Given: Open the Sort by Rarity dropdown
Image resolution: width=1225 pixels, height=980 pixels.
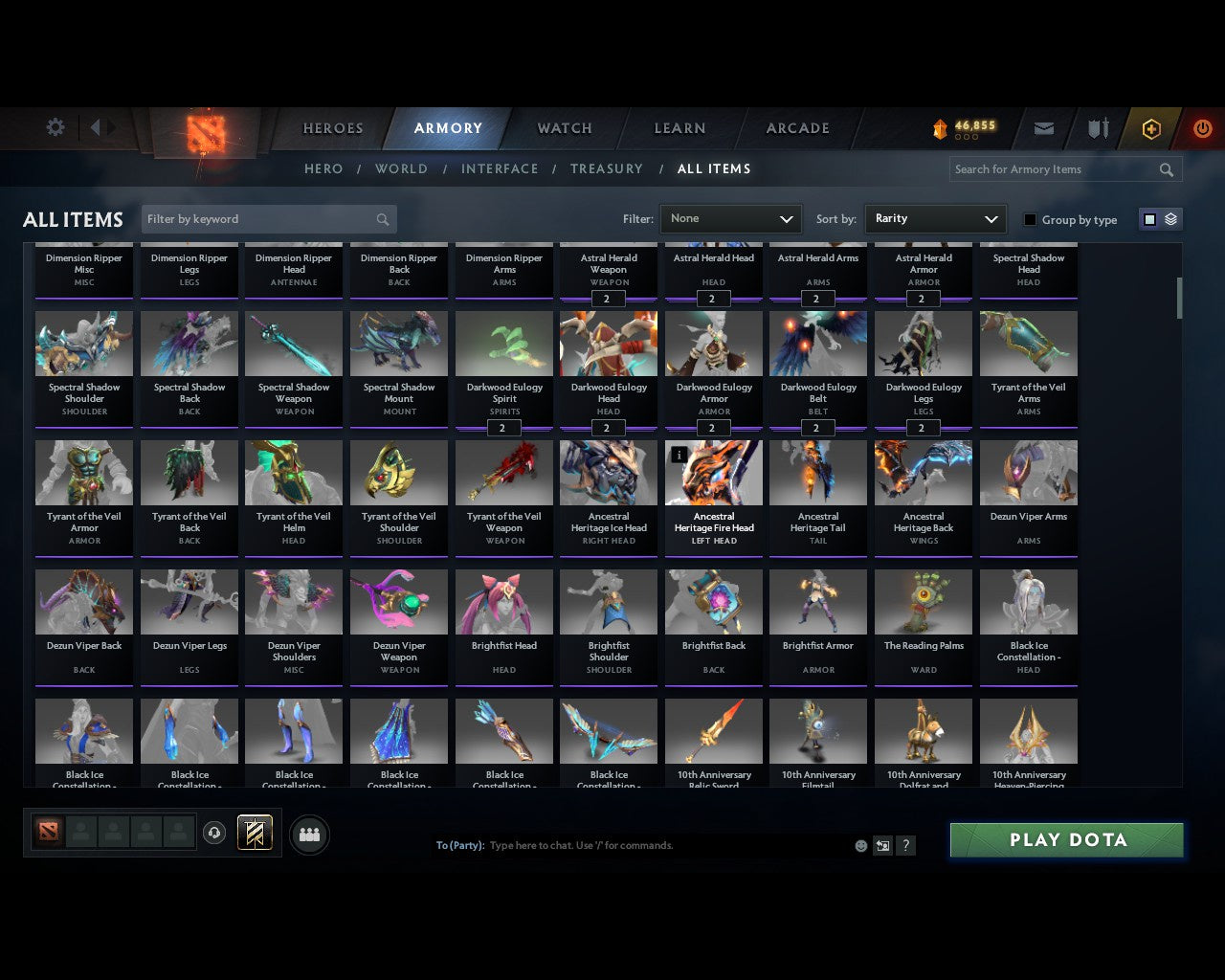Looking at the screenshot, I should [936, 219].
